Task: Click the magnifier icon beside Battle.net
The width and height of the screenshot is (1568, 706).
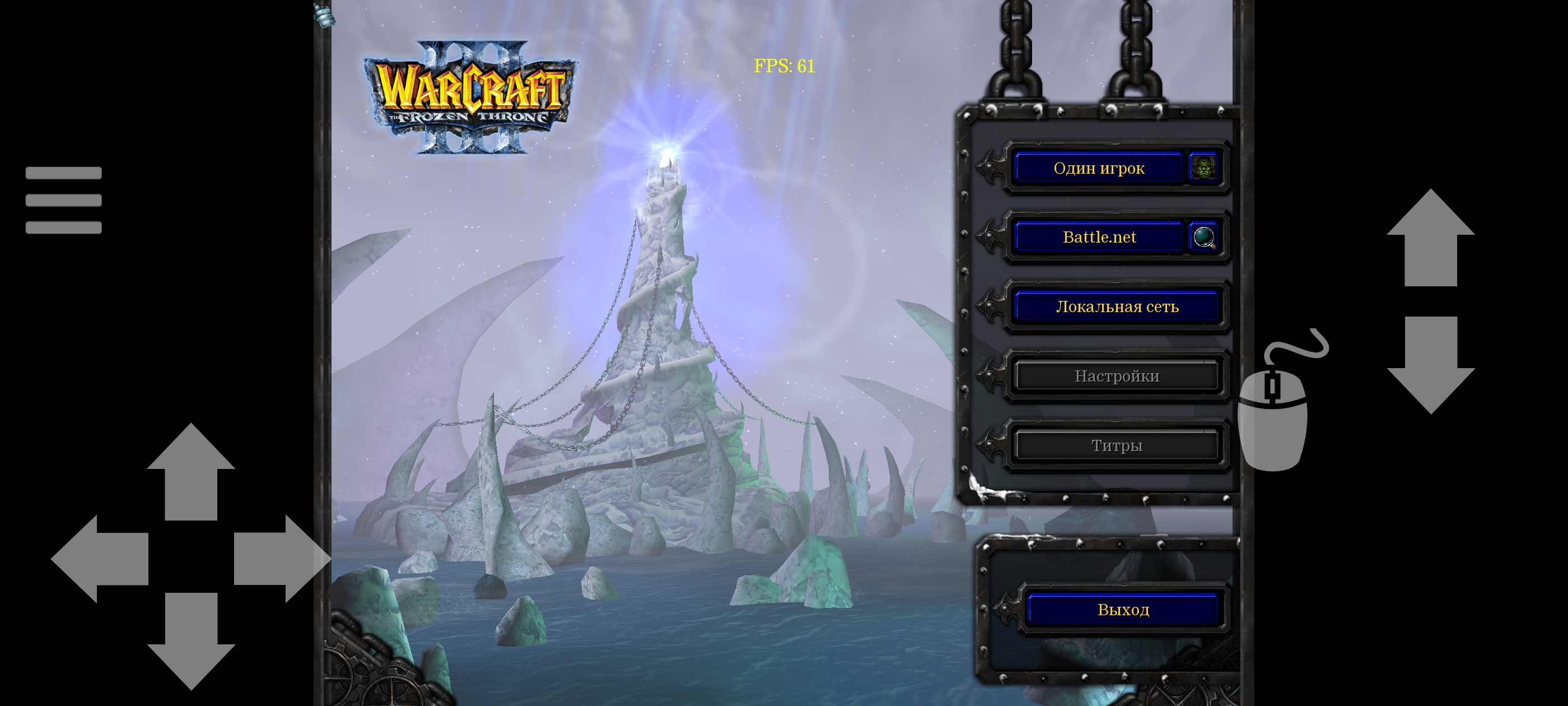Action: pyautogui.click(x=1203, y=237)
